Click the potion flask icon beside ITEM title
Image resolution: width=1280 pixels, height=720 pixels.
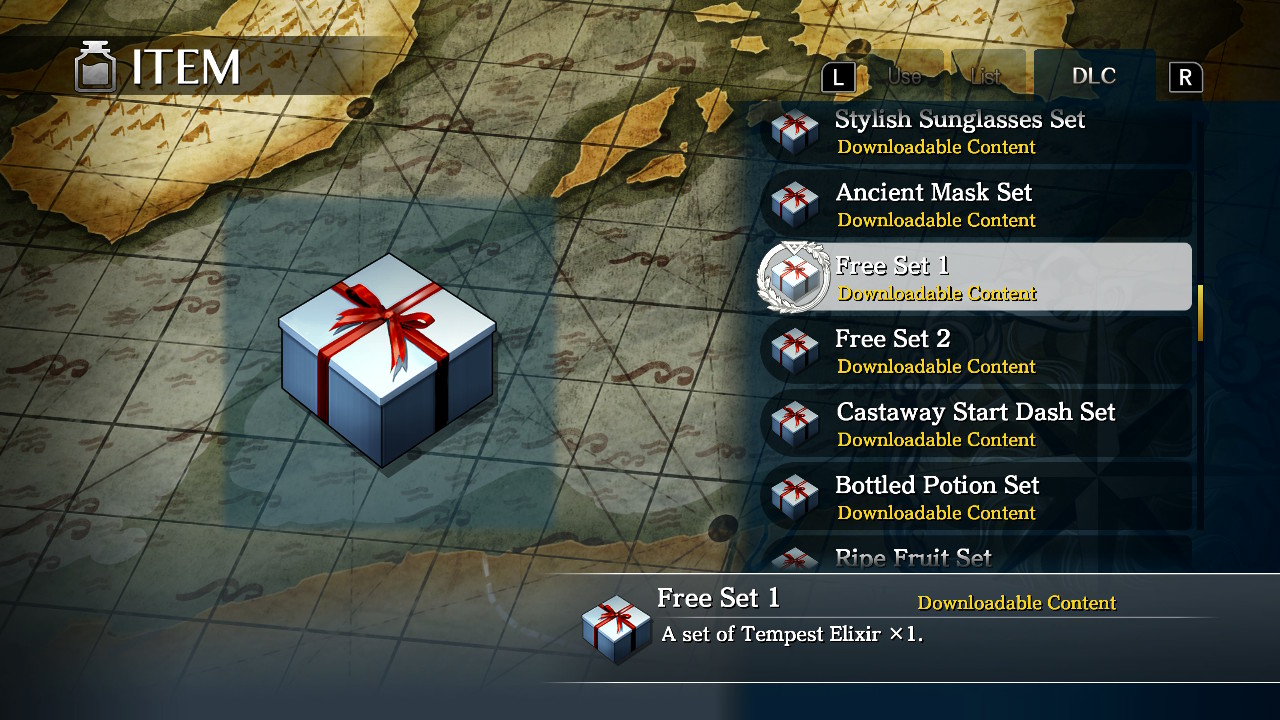[96, 66]
